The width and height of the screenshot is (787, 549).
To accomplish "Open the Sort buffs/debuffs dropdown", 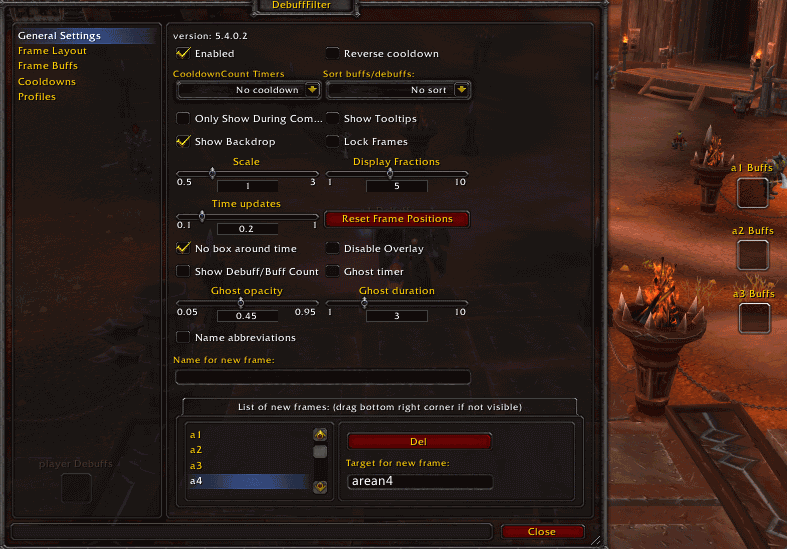I will point(461,90).
